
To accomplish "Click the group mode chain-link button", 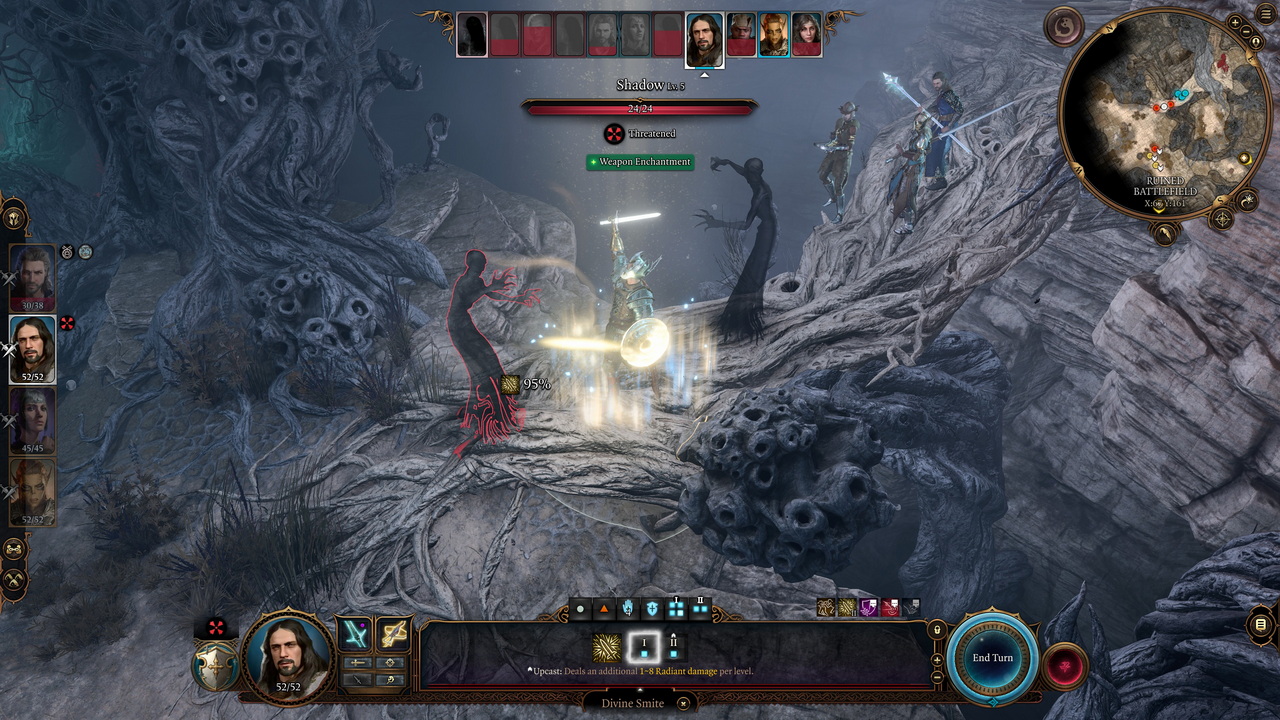I will click(15, 549).
